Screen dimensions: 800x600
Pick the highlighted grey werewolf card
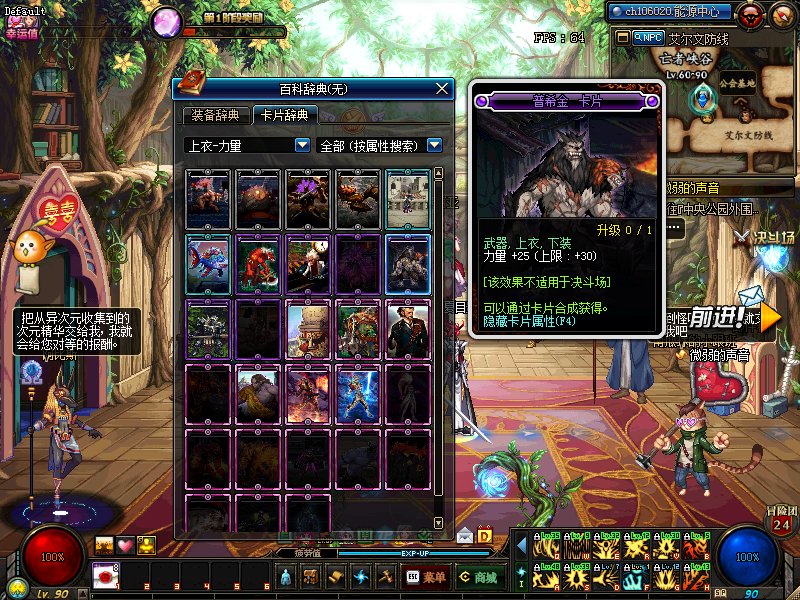(x=408, y=264)
